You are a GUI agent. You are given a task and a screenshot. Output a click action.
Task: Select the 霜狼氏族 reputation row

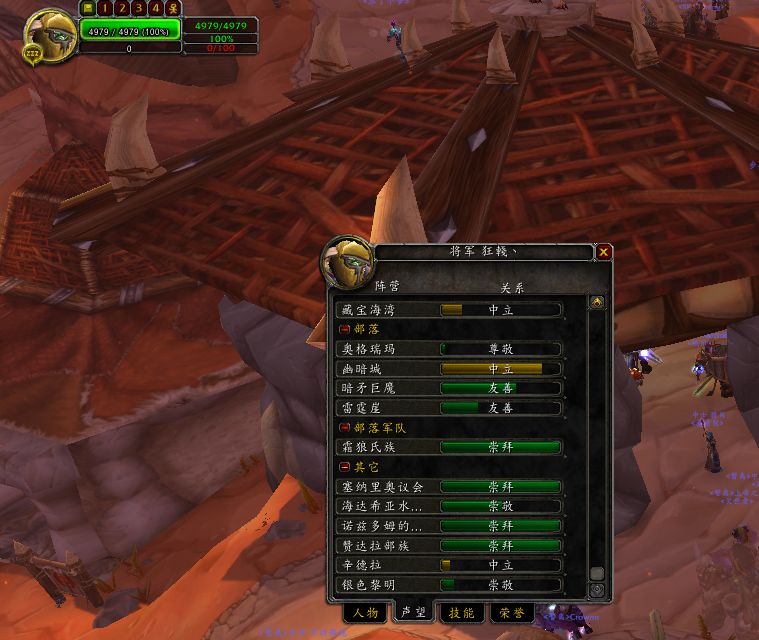(x=450, y=447)
